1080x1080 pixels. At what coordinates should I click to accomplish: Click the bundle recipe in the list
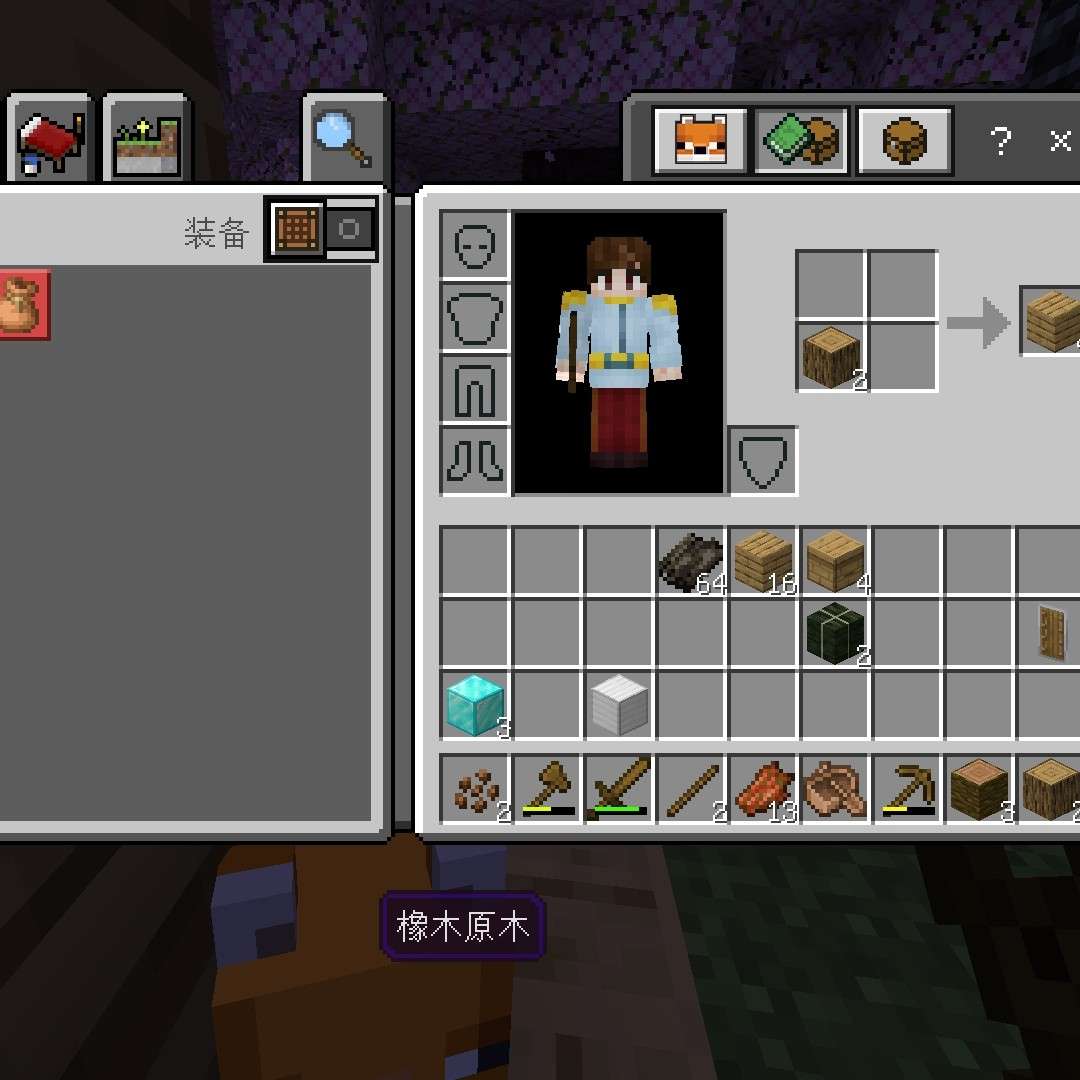[x=20, y=304]
